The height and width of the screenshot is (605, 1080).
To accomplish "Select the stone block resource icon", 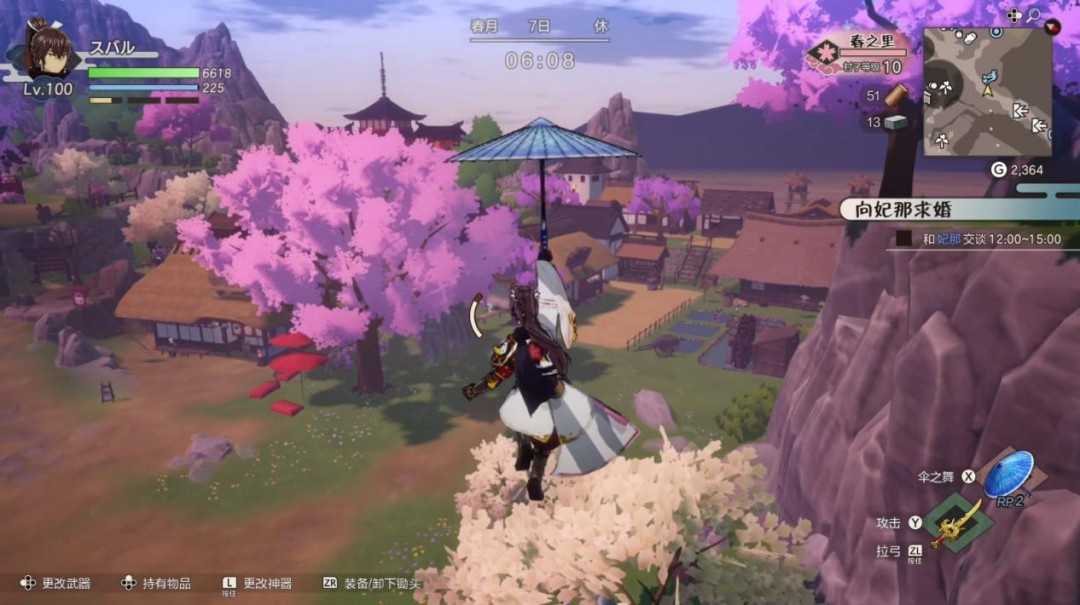I will 895,122.
